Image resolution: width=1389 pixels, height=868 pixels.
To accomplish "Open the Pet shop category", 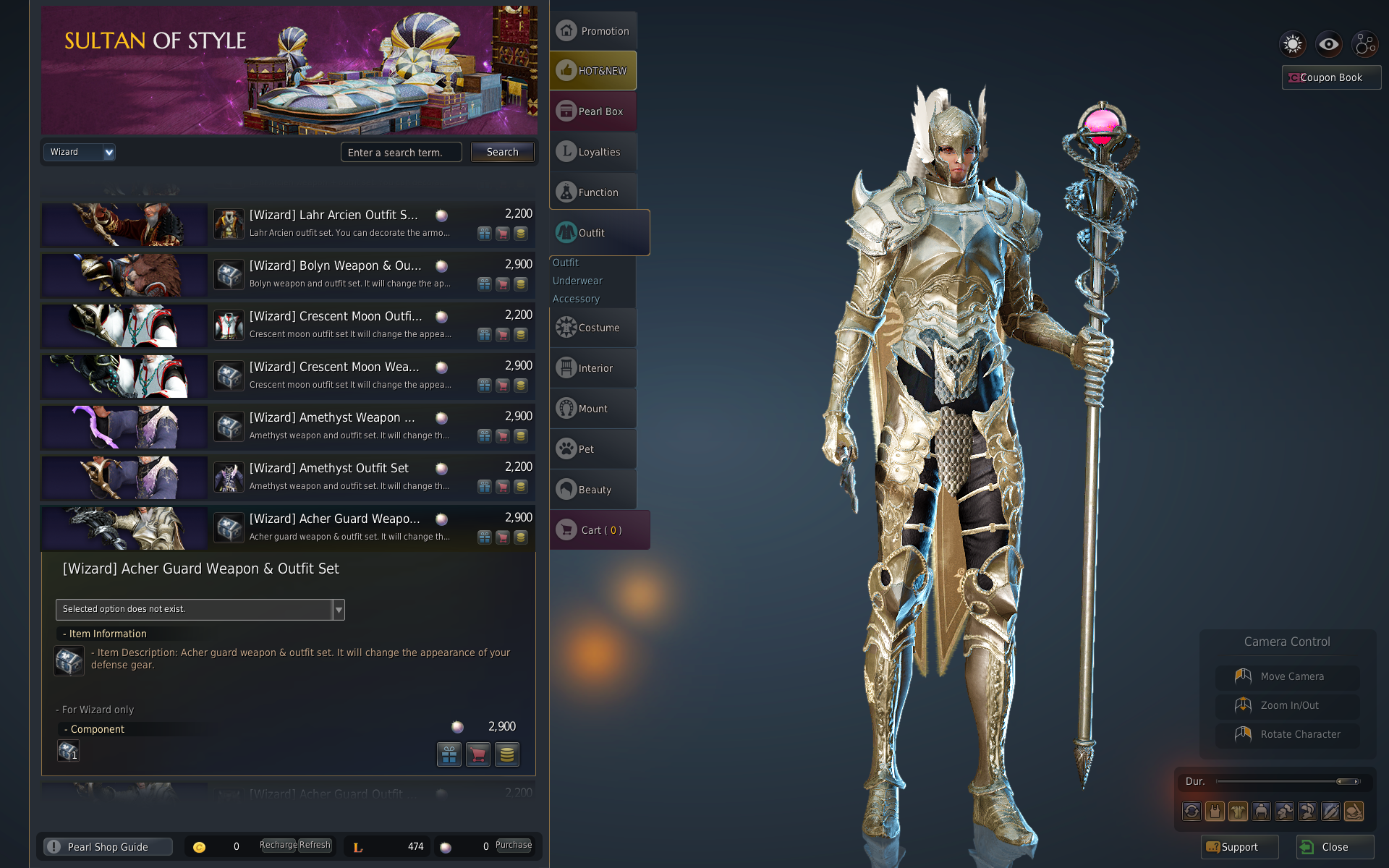I will point(593,449).
